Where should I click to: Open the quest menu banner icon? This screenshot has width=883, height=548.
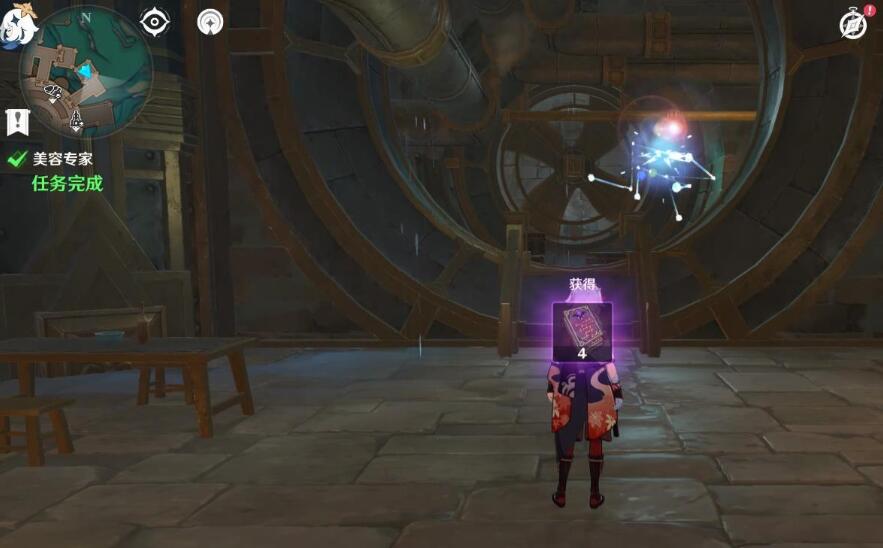click(17, 122)
